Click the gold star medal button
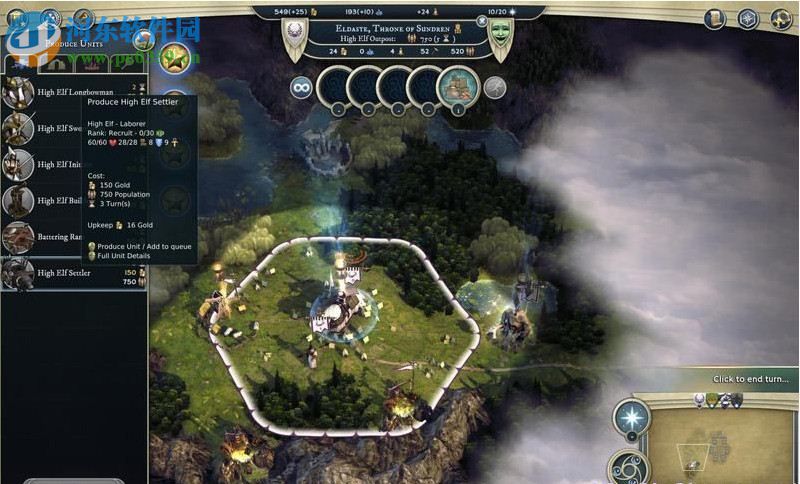This screenshot has width=800, height=484. (175, 57)
